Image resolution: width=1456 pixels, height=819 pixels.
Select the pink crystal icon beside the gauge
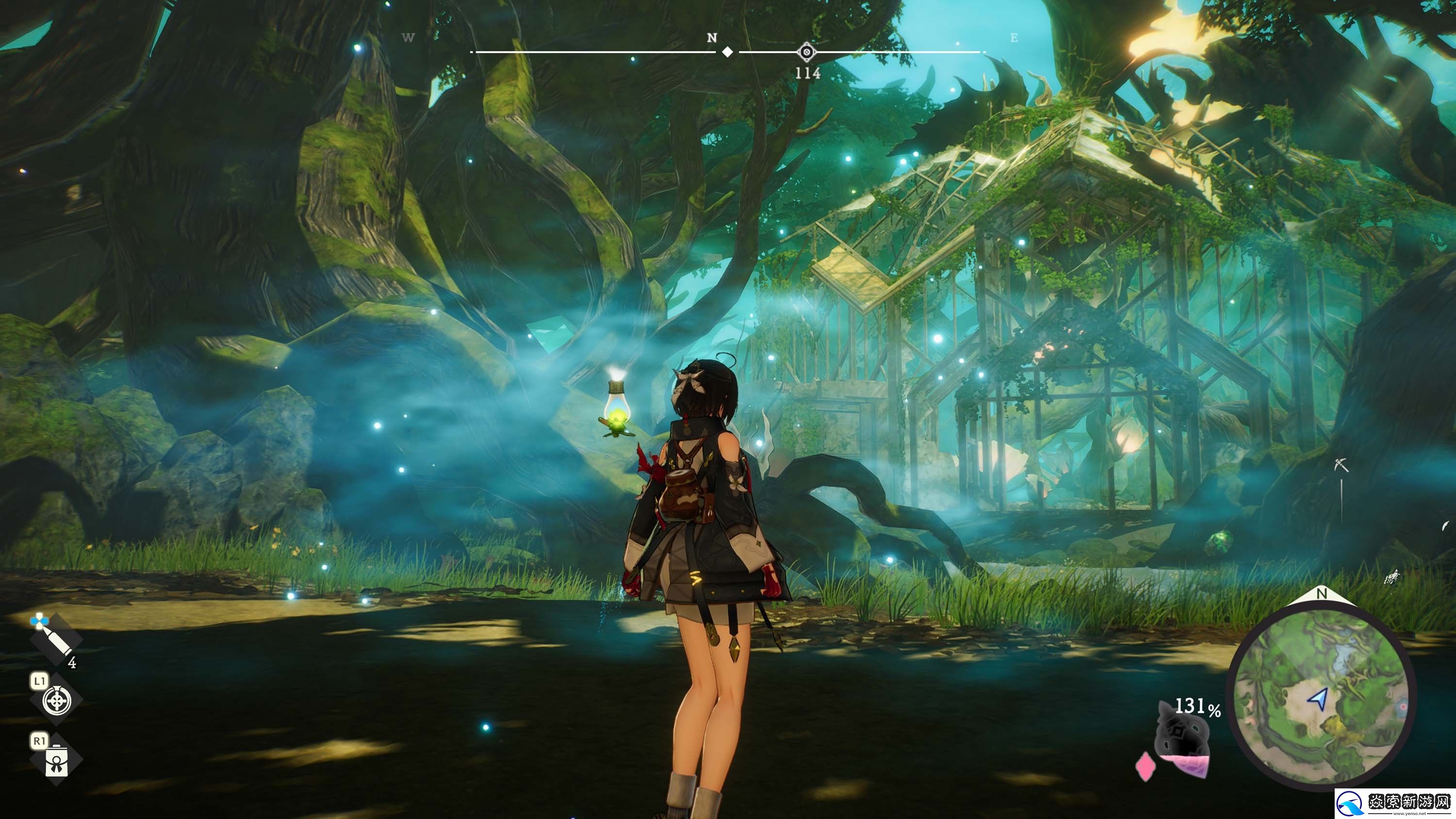[1145, 767]
